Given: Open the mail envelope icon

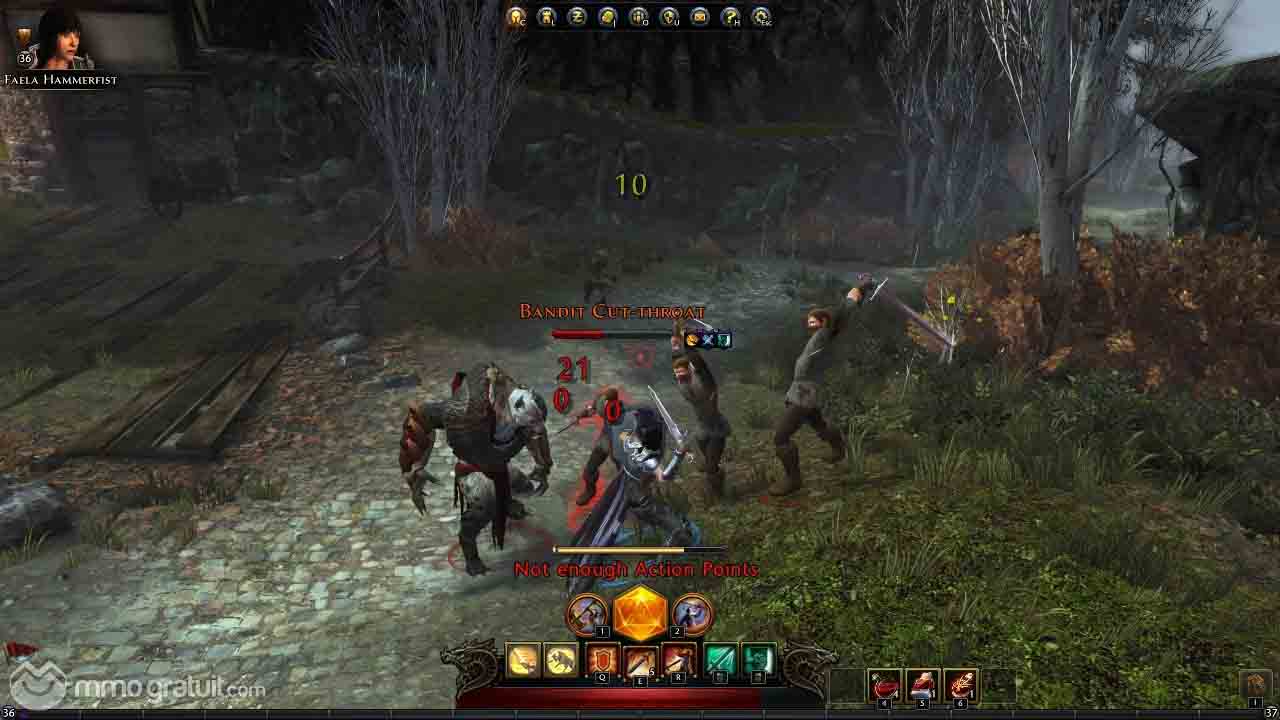Looking at the screenshot, I should [699, 16].
